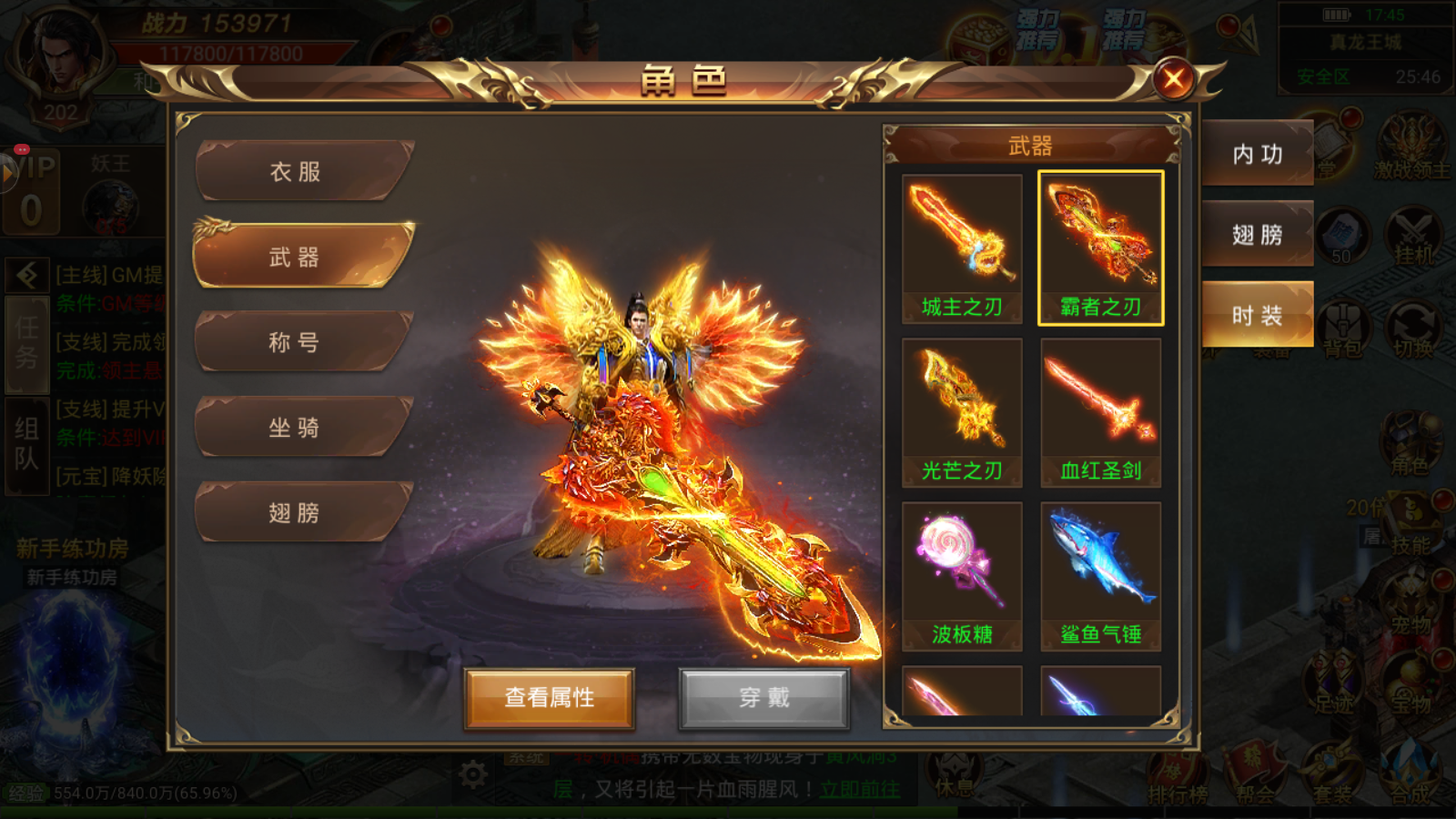Switch to the 翅膀 side tab
Screen dimensions: 1456x819
click(x=1258, y=235)
